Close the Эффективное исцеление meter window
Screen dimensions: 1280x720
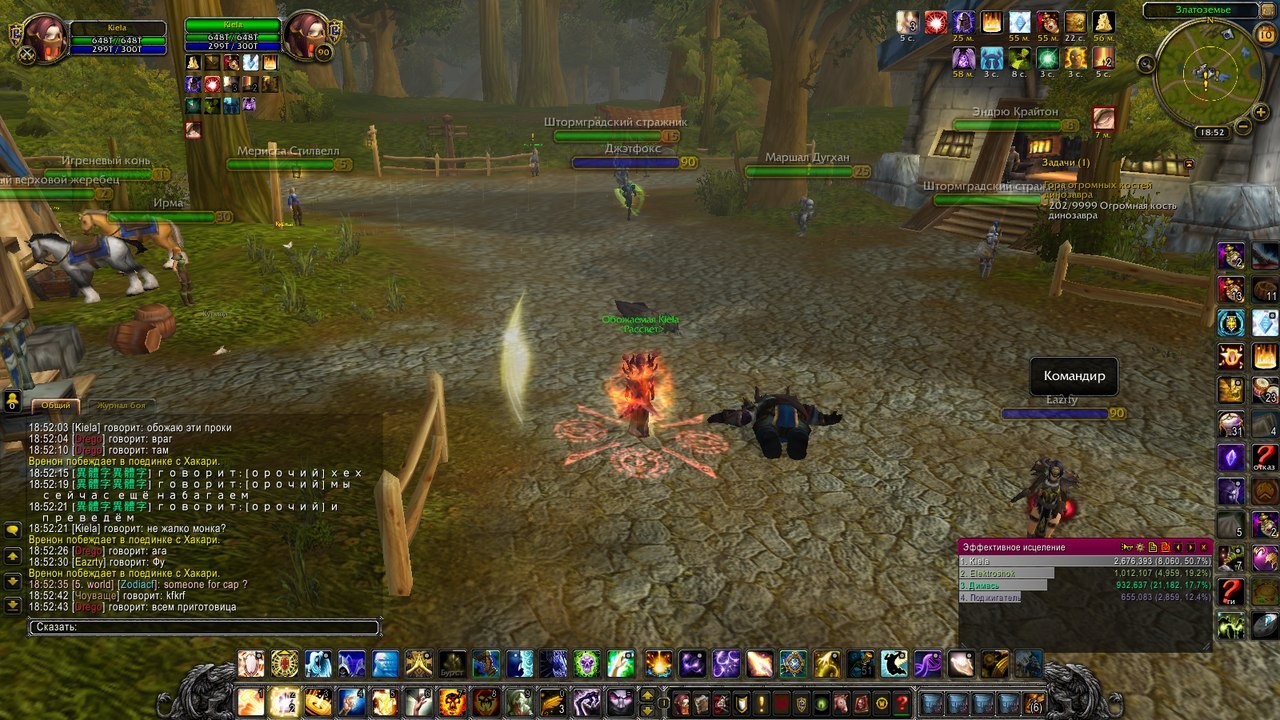(x=1204, y=547)
